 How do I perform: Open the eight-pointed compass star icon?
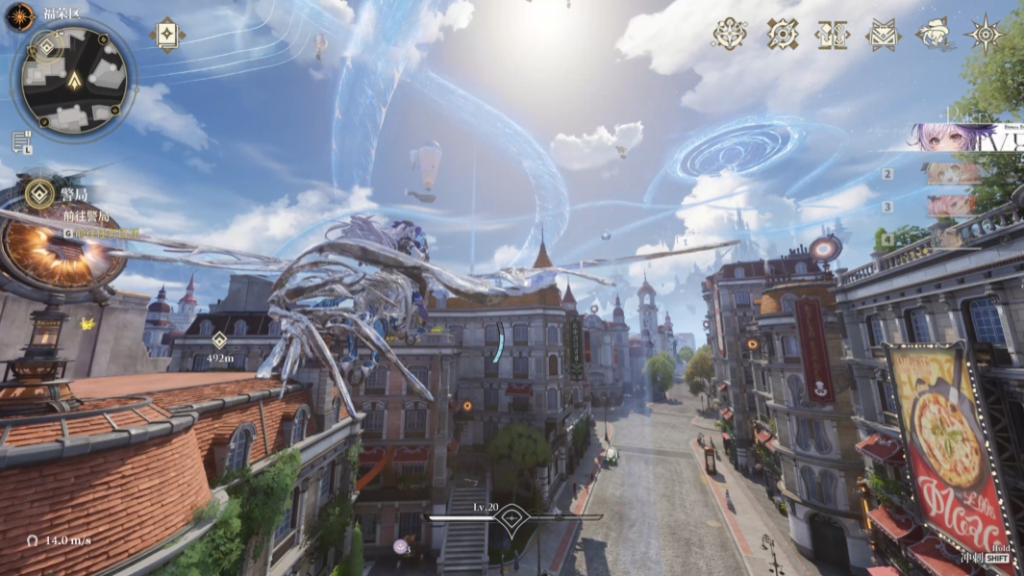coord(985,33)
